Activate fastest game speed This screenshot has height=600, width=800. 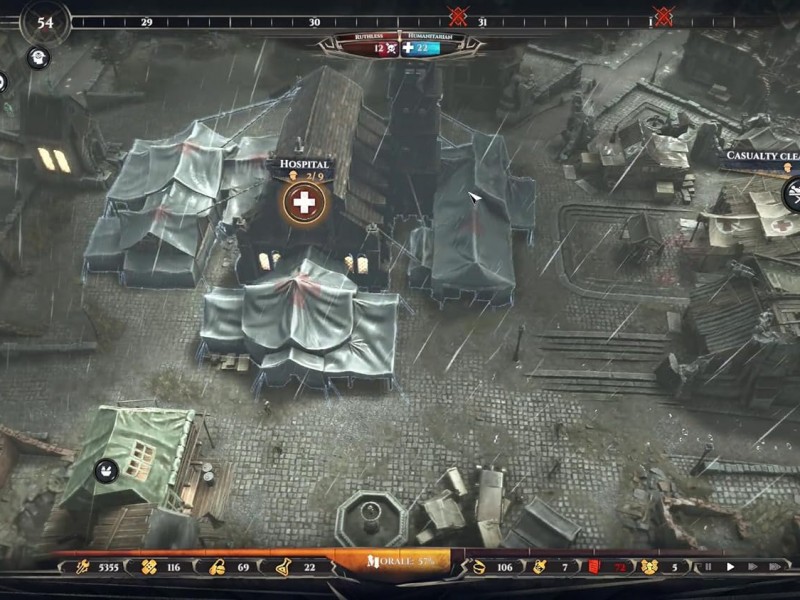click(x=776, y=567)
